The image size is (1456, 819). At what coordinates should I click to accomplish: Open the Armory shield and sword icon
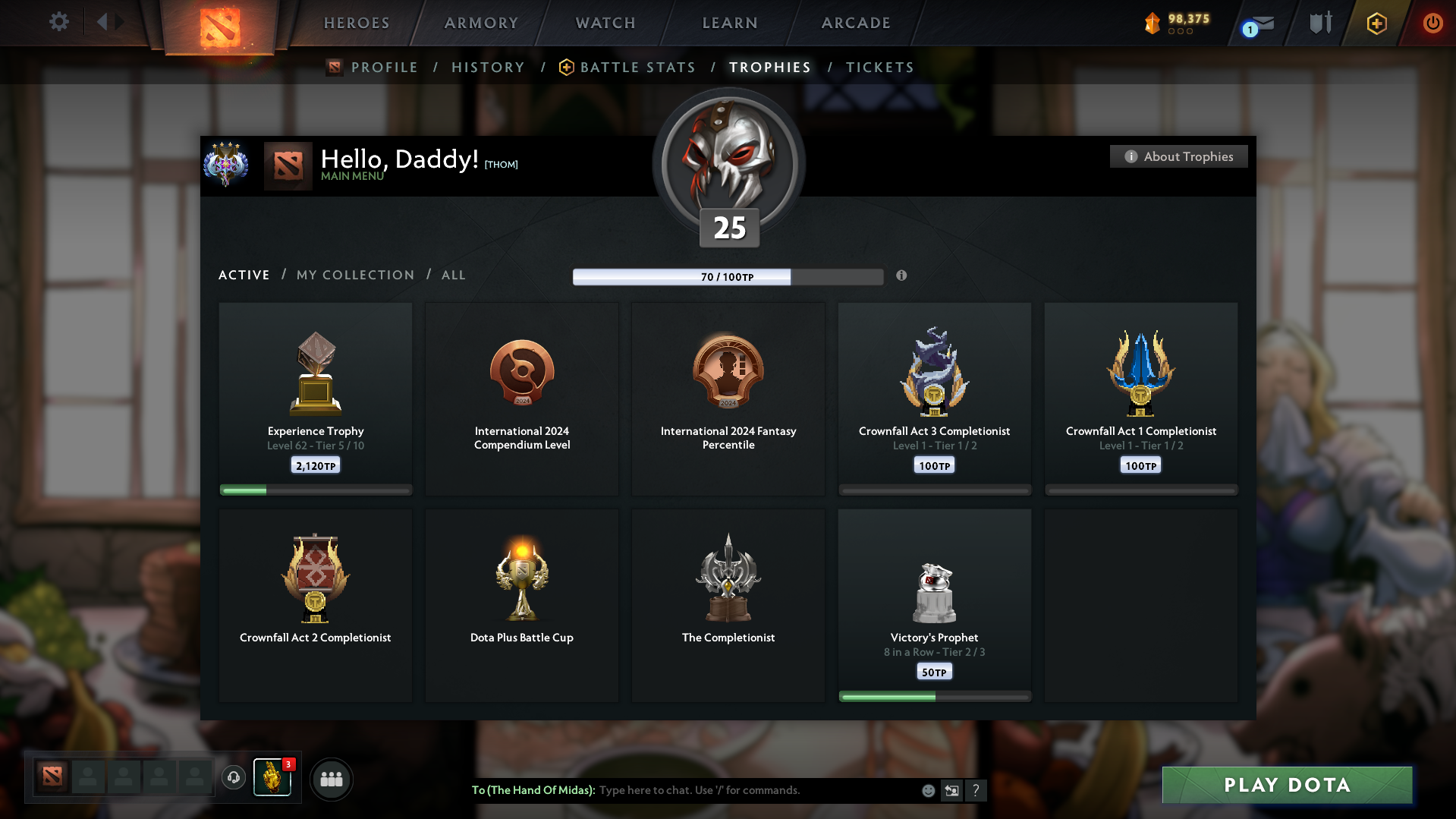[1319, 23]
